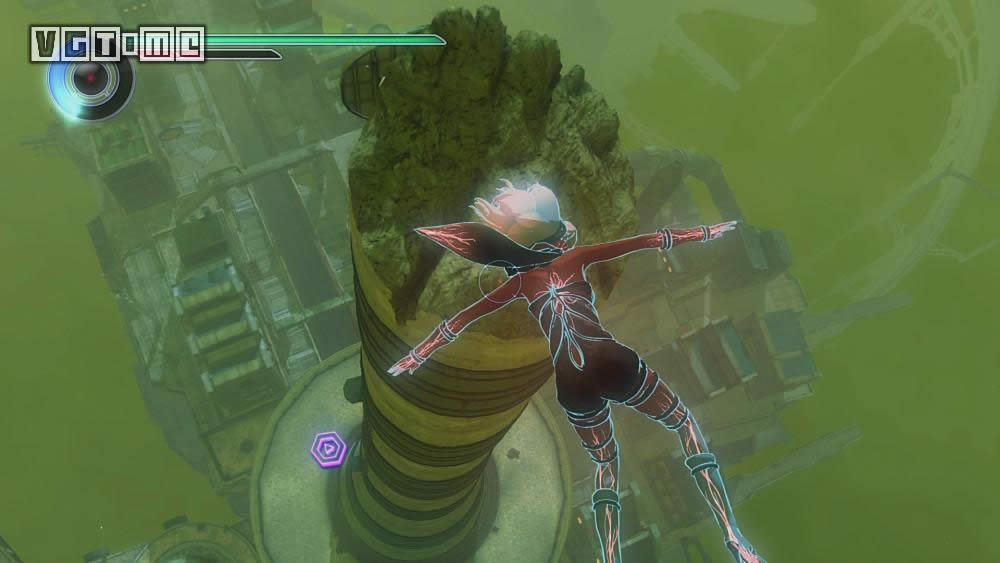Click the VGTIME watermark logo
The width and height of the screenshot is (1000, 563).
click(x=117, y=44)
